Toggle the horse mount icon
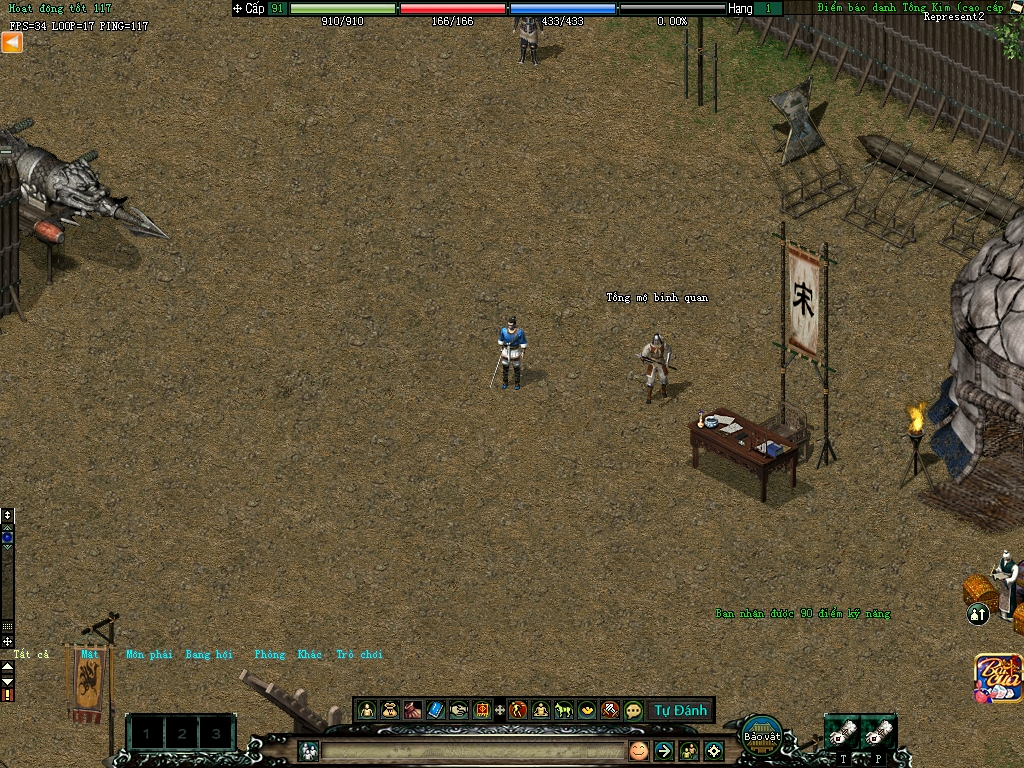 click(564, 710)
